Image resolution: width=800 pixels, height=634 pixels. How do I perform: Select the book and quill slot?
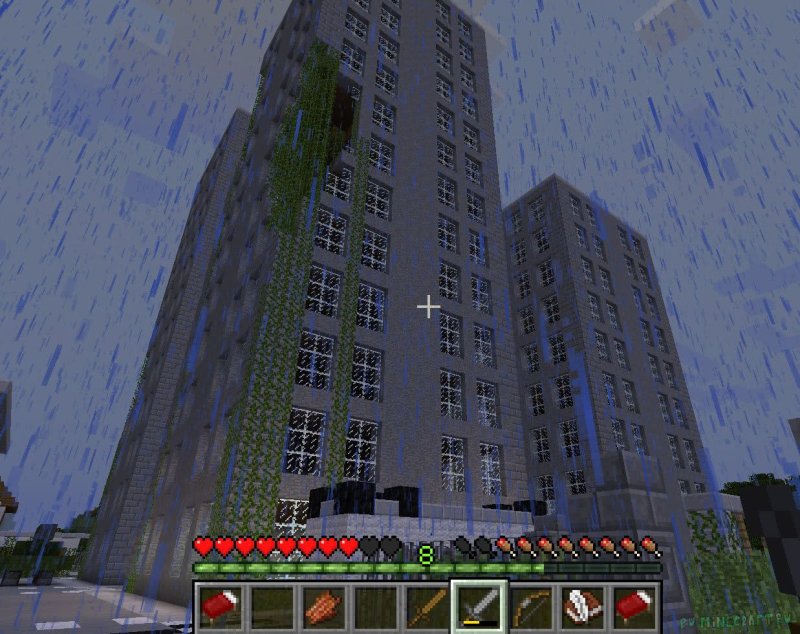pyautogui.click(x=583, y=606)
